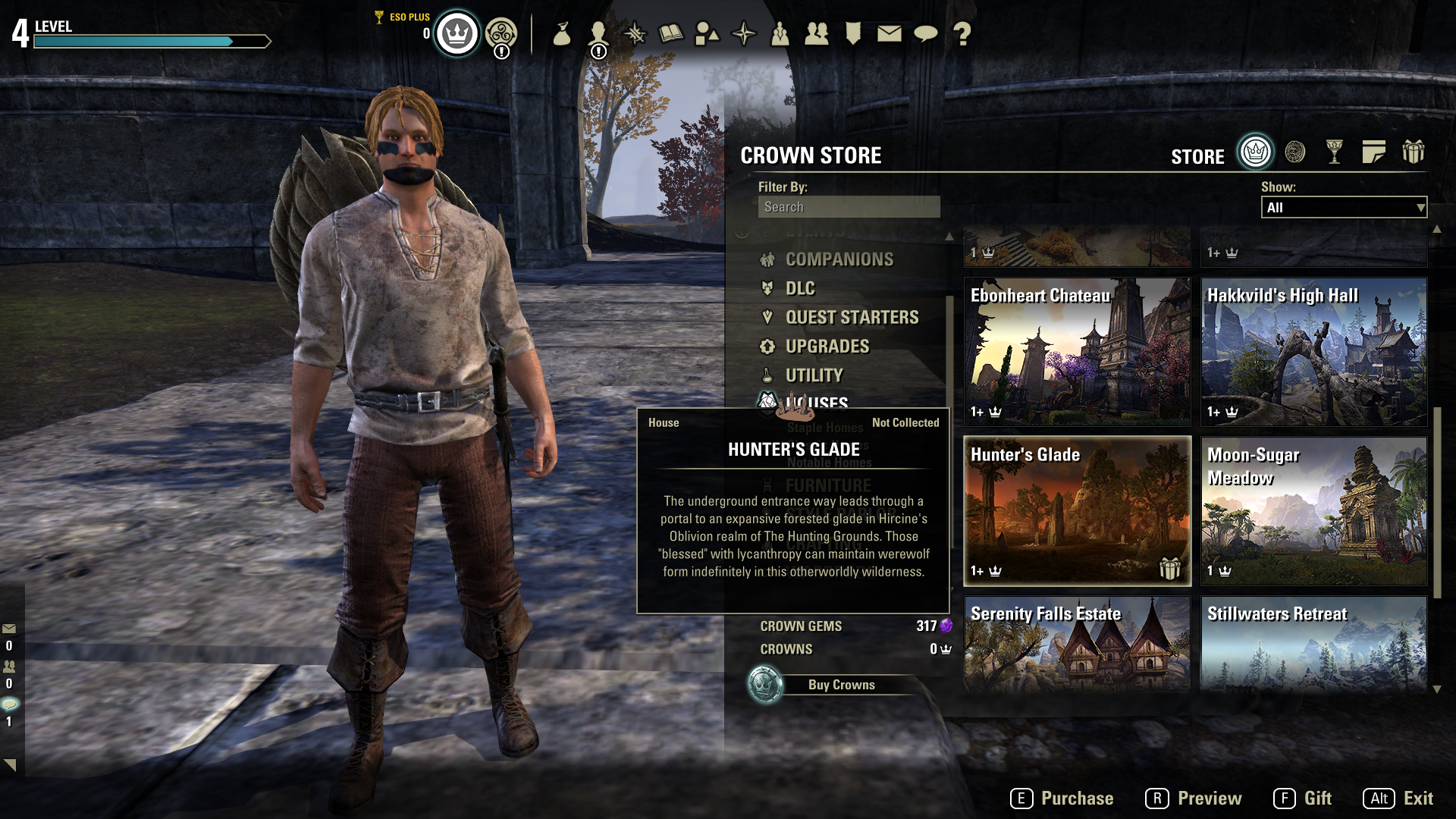Click the Crown Store crown icon in top bar
Screen dimensions: 1456x819
(457, 33)
